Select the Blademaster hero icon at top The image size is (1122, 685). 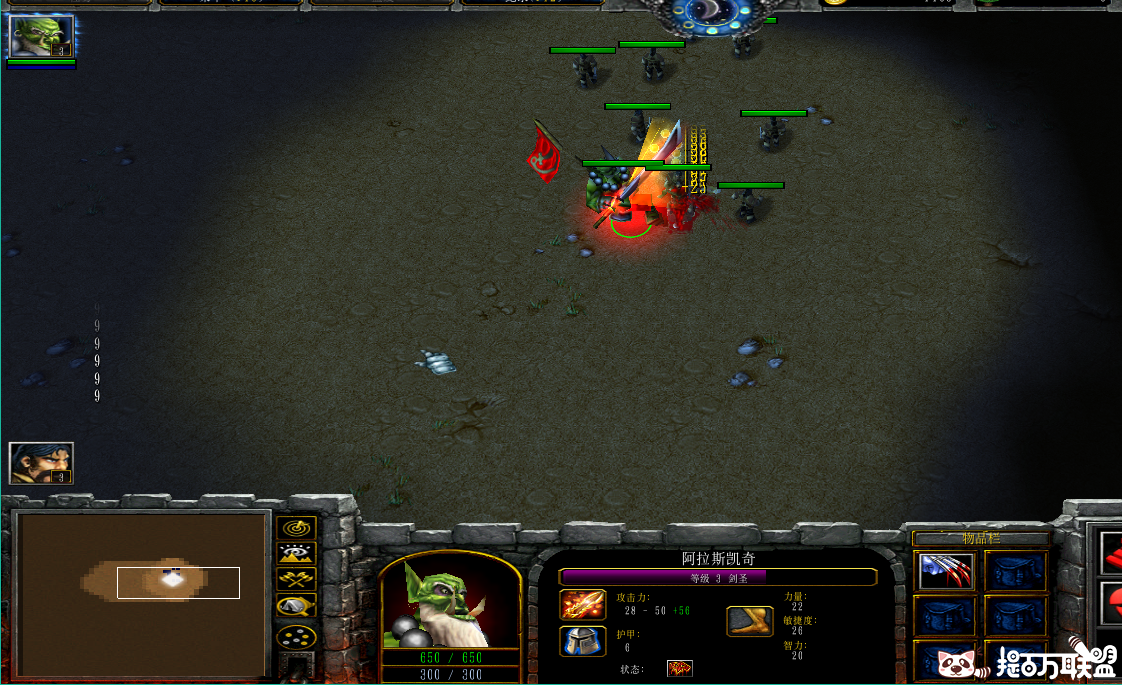(41, 36)
